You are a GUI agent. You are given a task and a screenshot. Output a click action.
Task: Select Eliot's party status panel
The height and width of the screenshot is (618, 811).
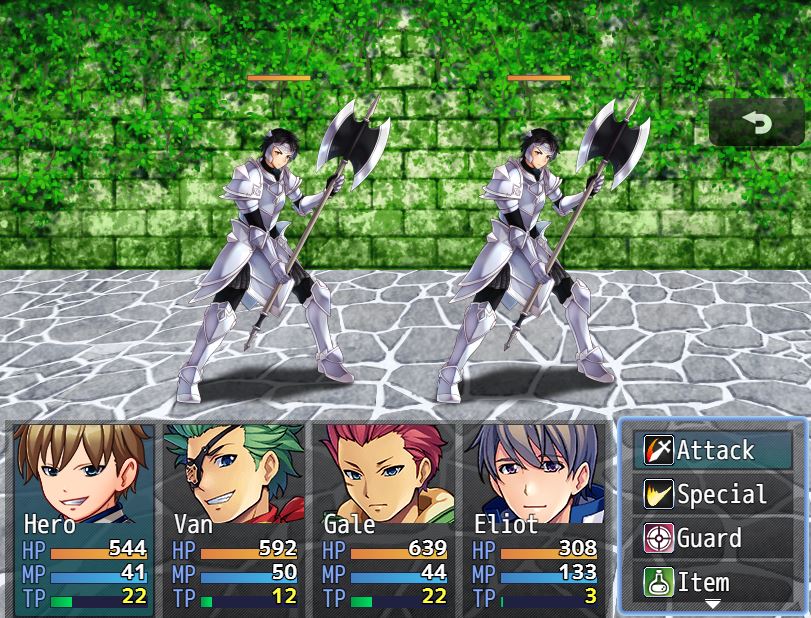coord(534,518)
